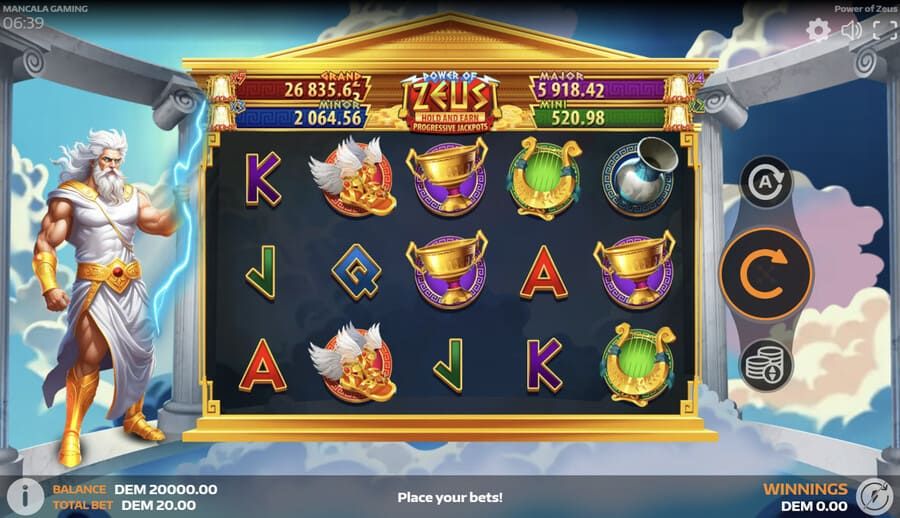Open the settings gear icon

pyautogui.click(x=818, y=30)
